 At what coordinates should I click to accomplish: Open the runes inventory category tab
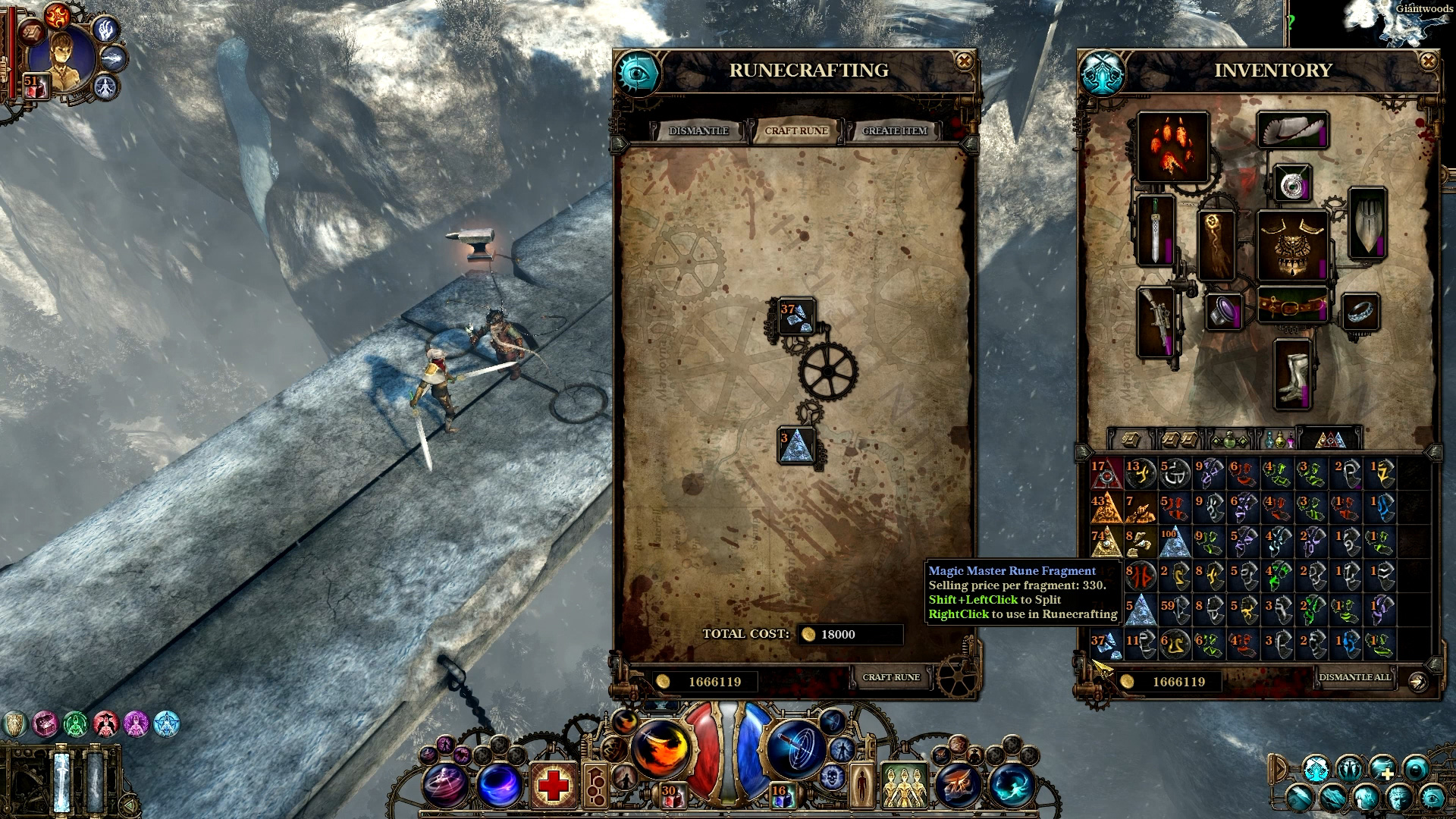1330,439
